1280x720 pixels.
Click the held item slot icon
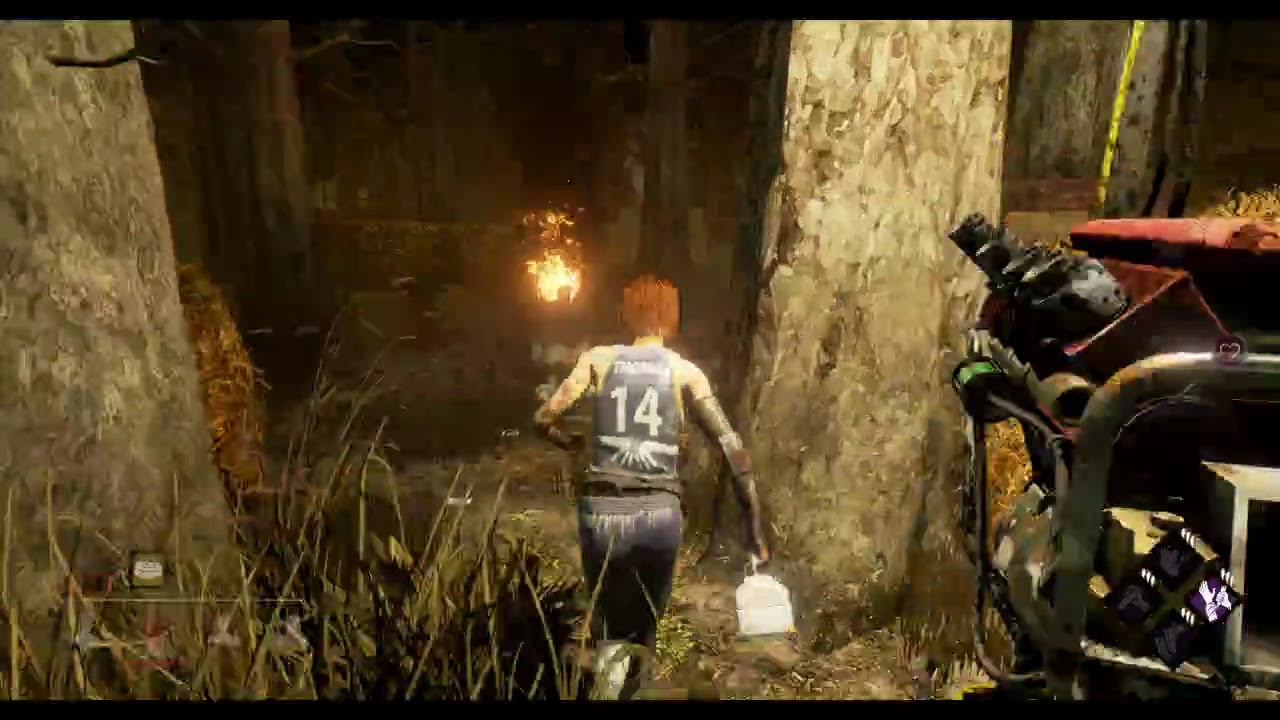pos(148,570)
